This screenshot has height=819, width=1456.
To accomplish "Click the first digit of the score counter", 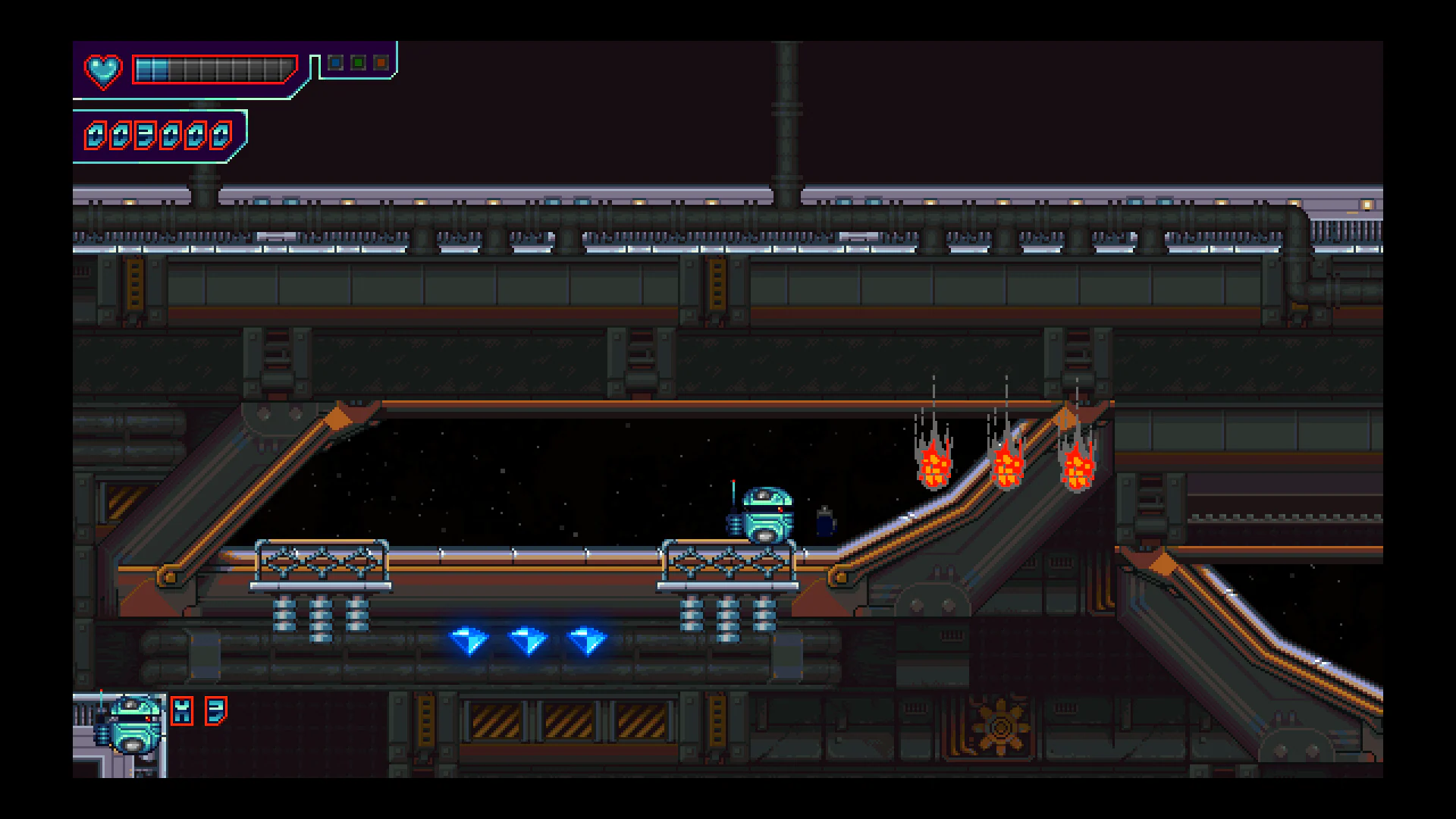I will pyautogui.click(x=95, y=134).
